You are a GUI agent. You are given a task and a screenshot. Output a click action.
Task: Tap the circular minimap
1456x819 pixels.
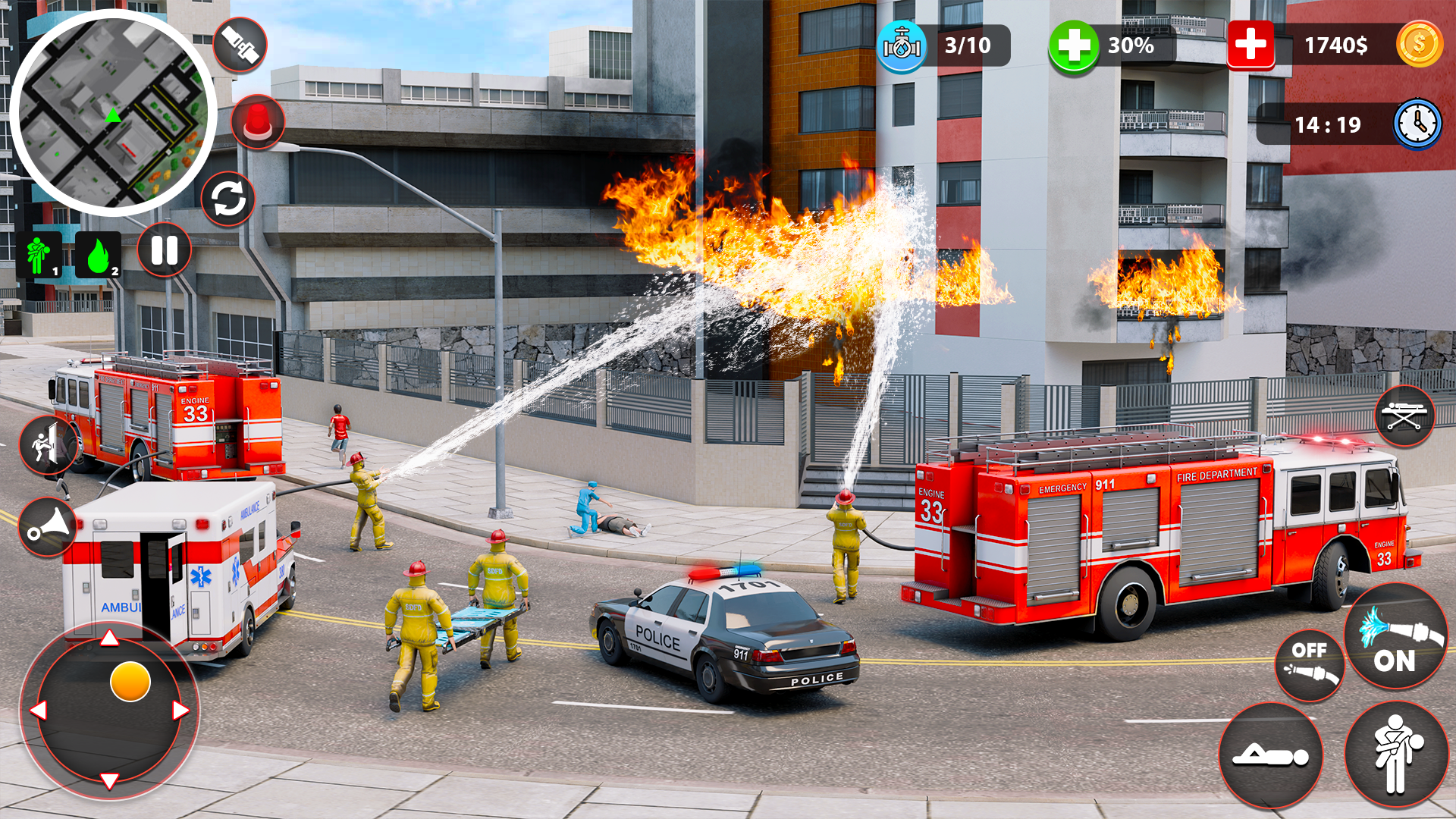click(x=114, y=115)
